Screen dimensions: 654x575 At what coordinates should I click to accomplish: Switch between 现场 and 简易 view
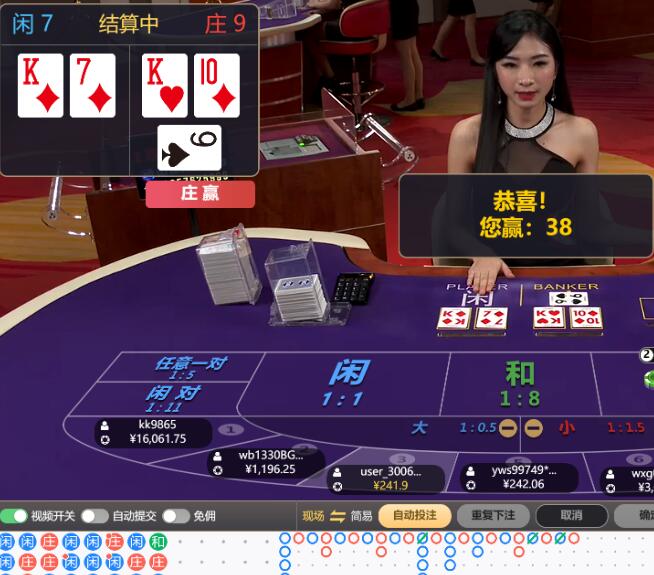(x=337, y=516)
